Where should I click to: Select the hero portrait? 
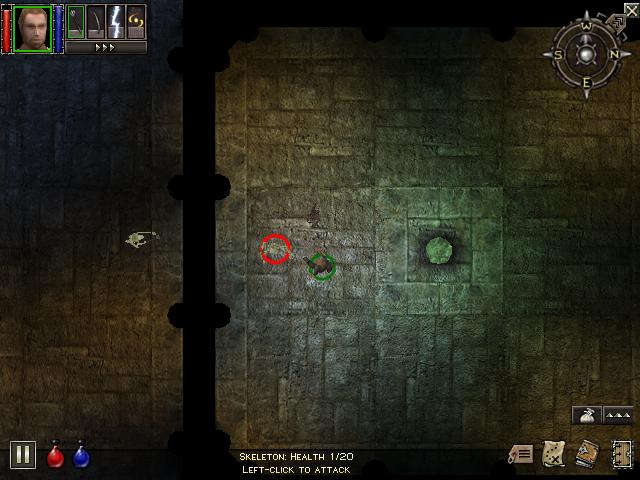point(32,27)
